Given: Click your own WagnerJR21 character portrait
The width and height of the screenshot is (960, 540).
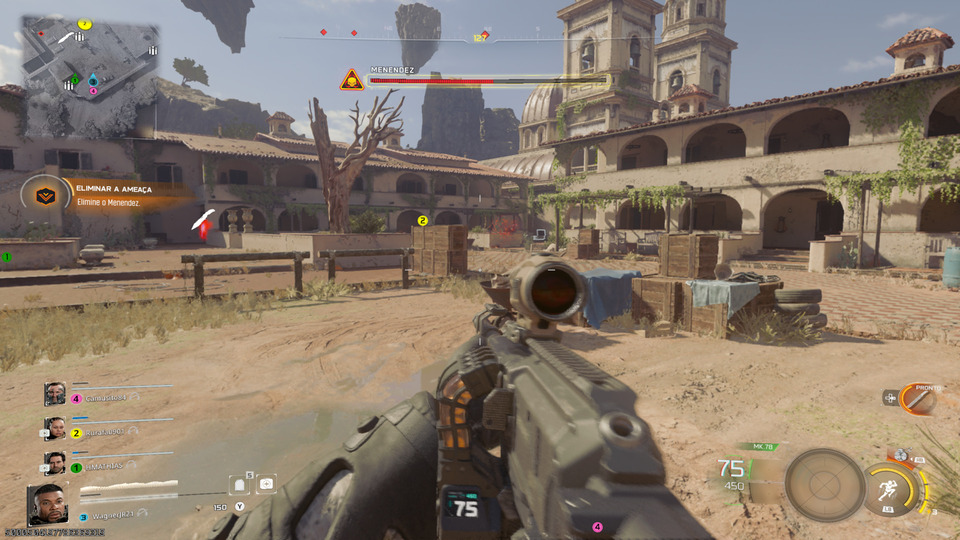Looking at the screenshot, I should [47, 503].
